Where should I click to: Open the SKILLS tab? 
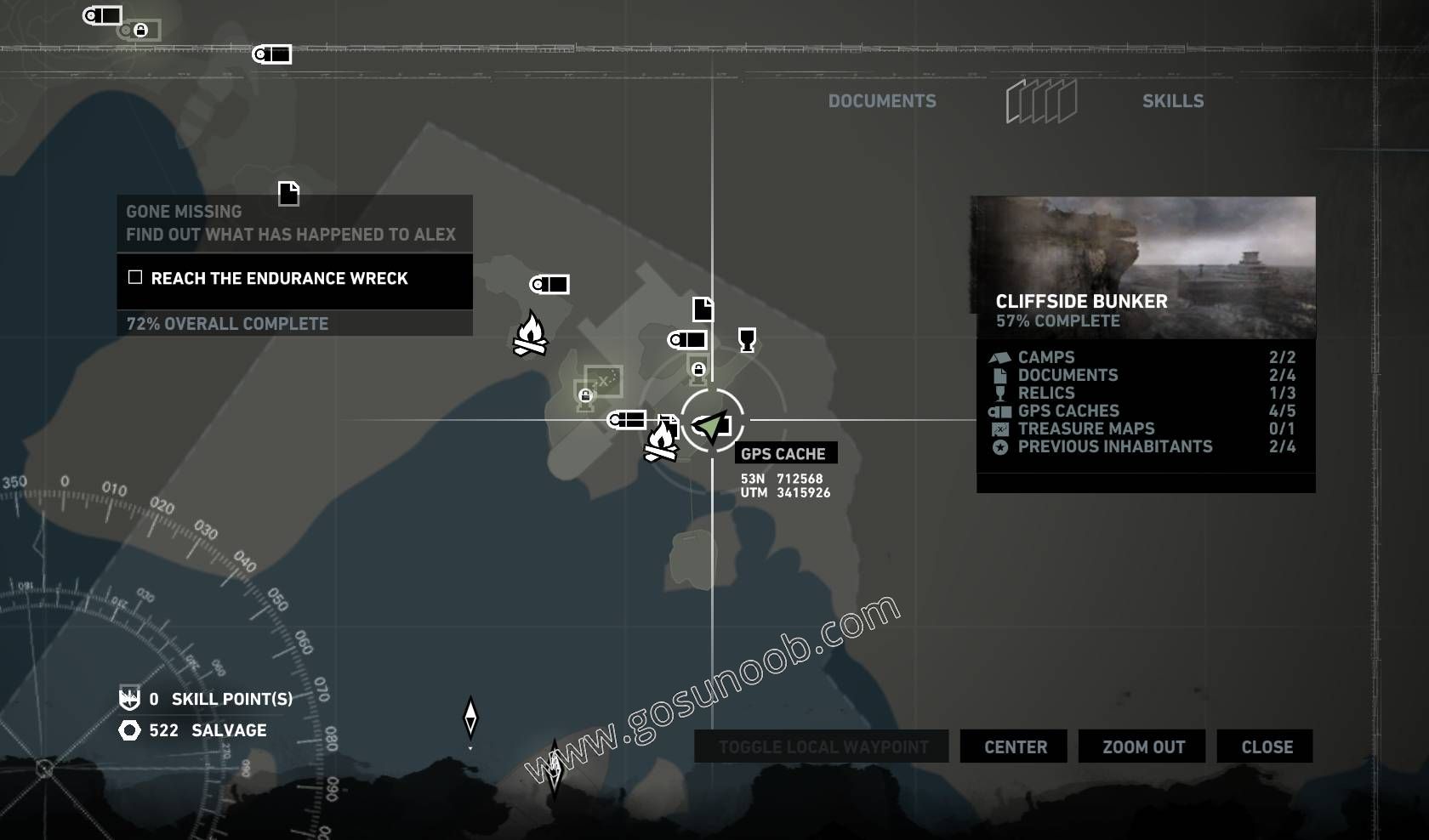point(1174,100)
